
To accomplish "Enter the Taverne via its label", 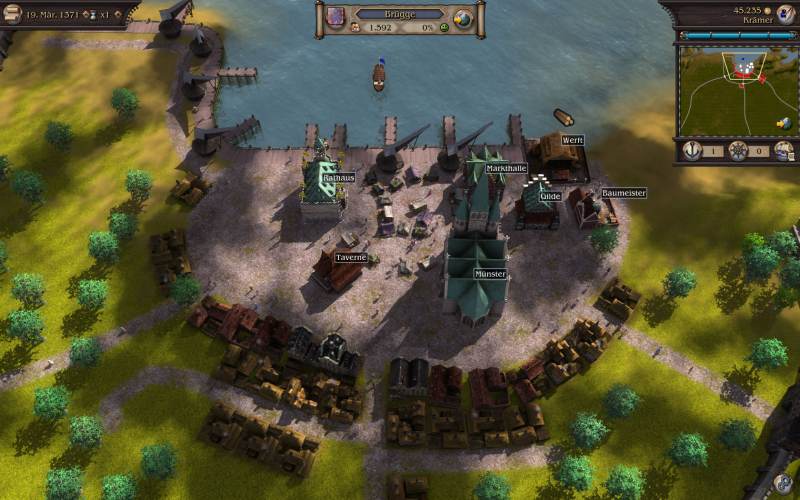I will click(x=351, y=257).
